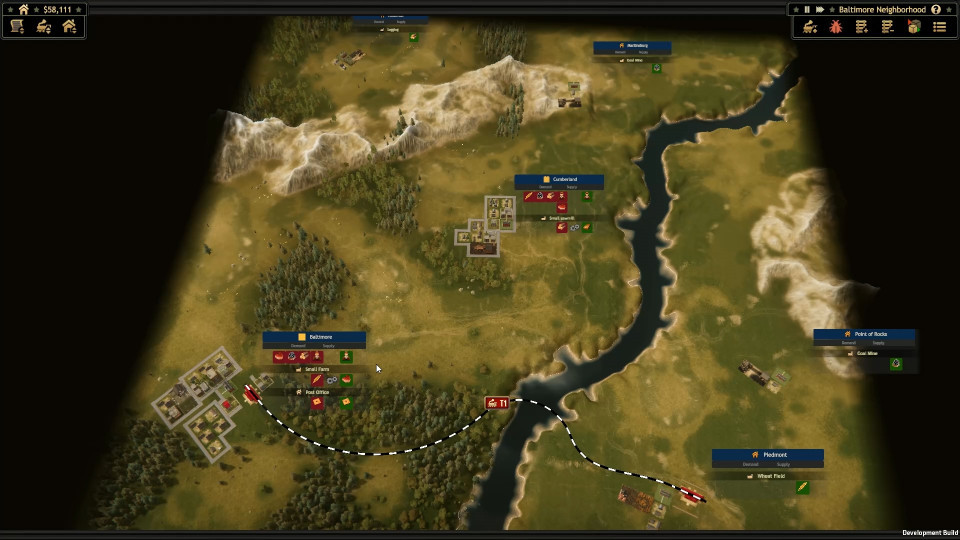Open the train list panel
Image resolution: width=960 pixels, height=540 pixels.
43,27
